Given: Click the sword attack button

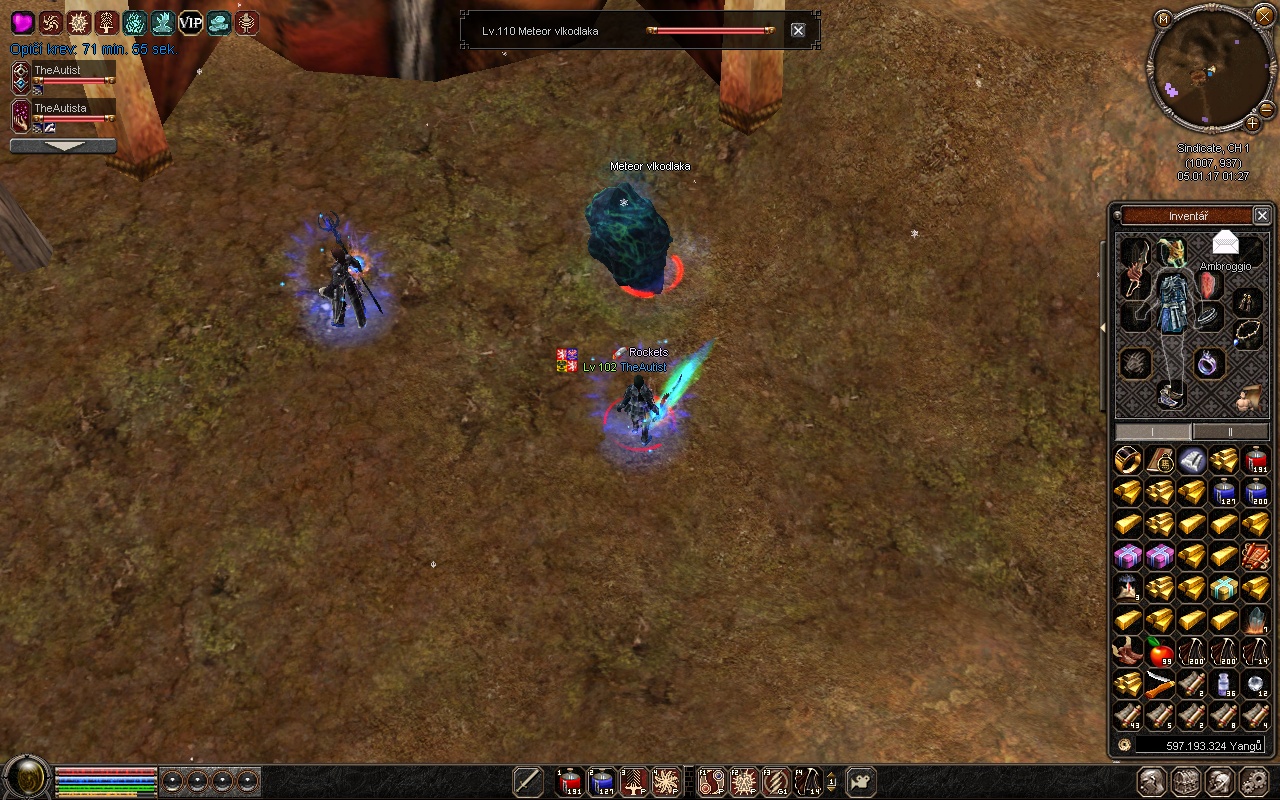Looking at the screenshot, I should [x=528, y=781].
